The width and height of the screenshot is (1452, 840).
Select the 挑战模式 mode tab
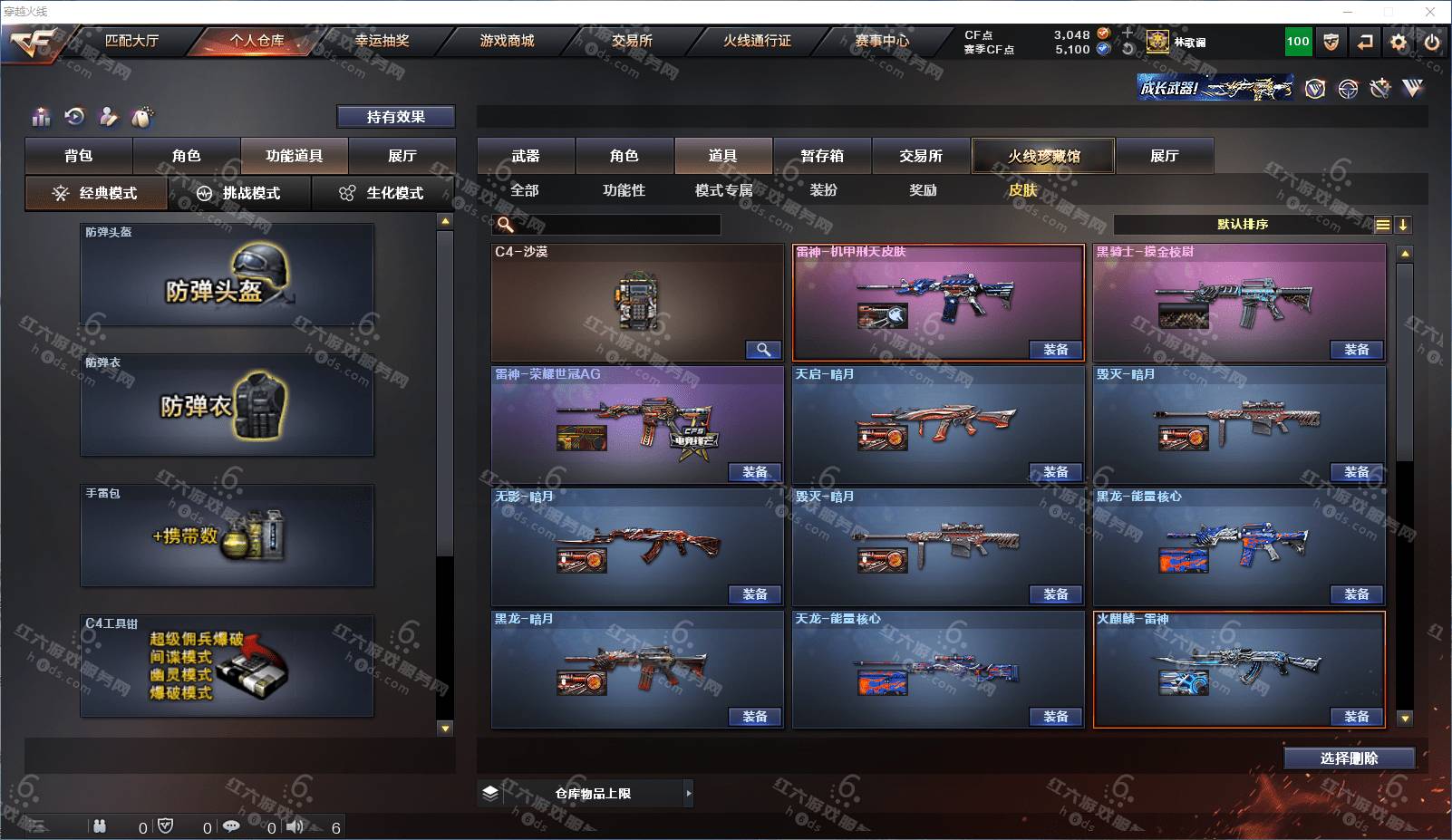coord(240,193)
